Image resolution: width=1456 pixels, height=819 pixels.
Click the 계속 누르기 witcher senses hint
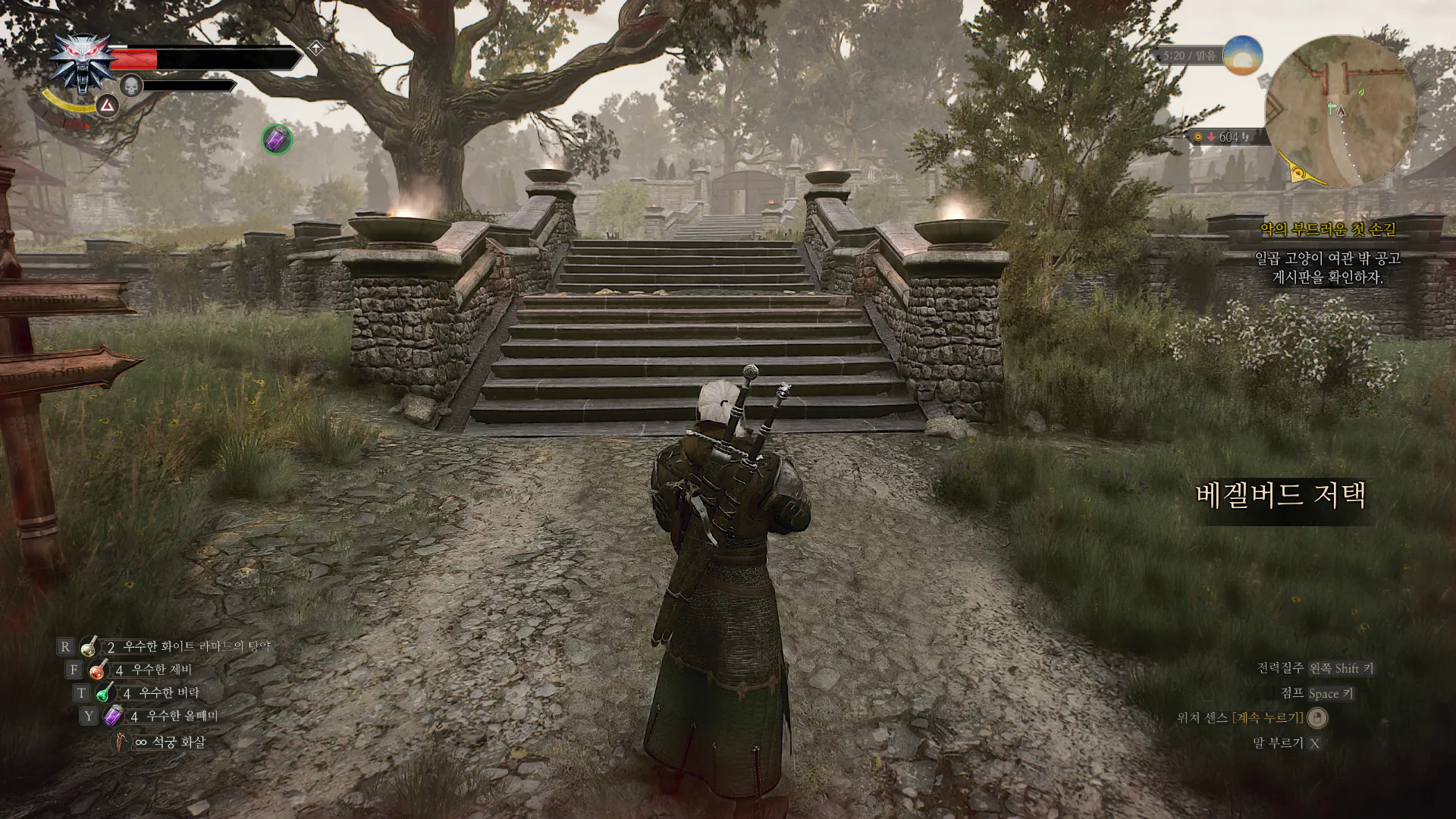click(1269, 718)
